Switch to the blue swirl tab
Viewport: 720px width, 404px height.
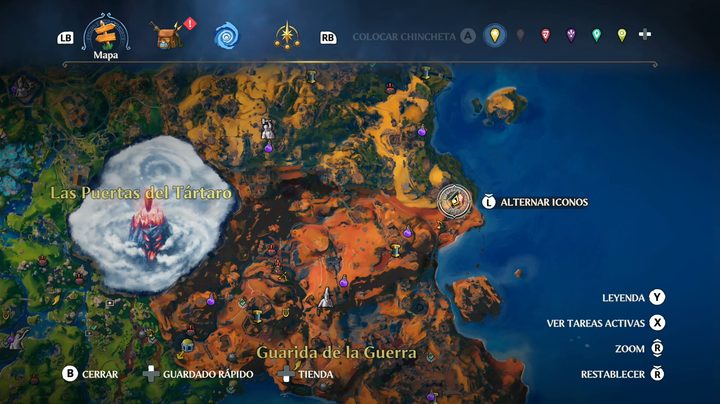coord(226,37)
